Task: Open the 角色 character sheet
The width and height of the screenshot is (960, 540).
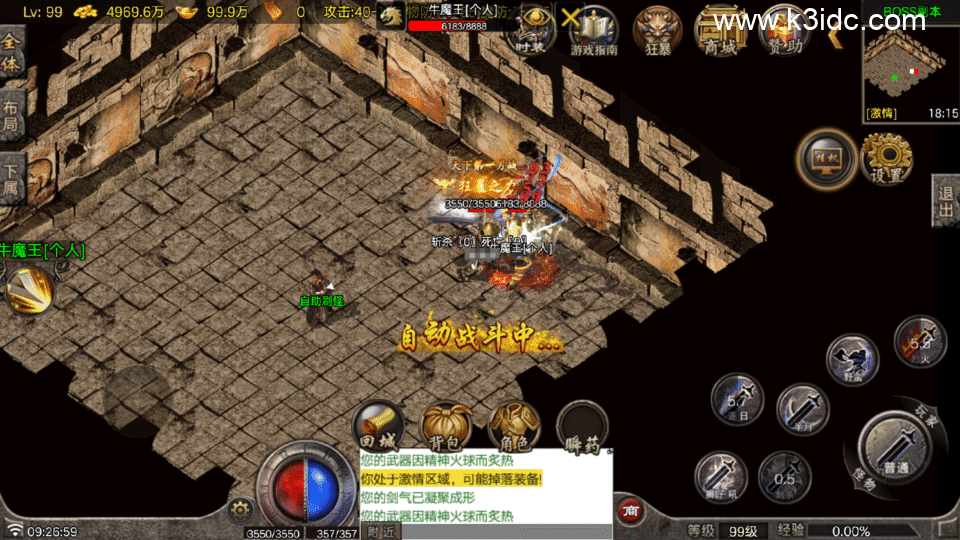Action: coord(514,426)
